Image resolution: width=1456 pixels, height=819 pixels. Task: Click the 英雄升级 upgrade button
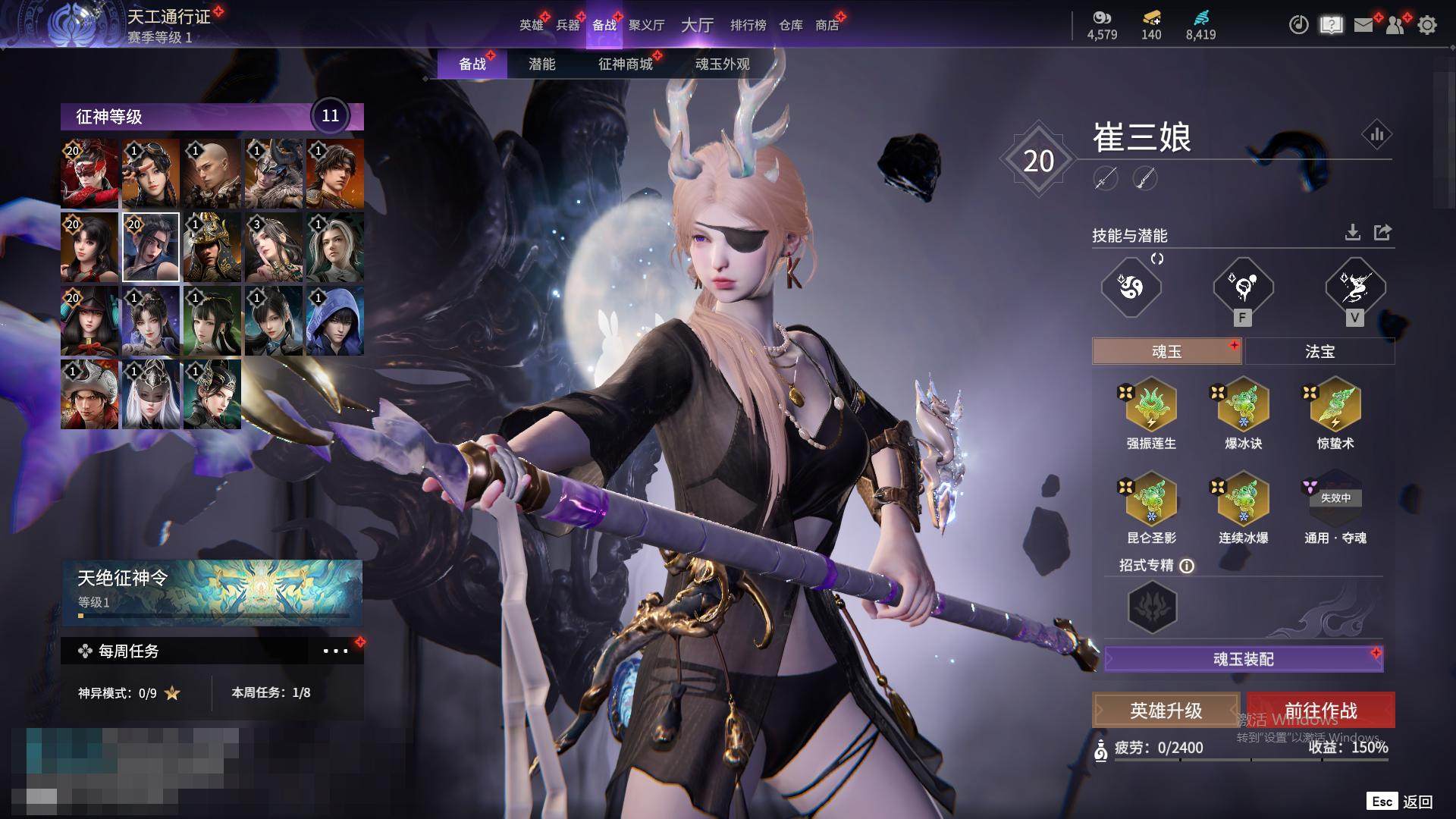tap(1166, 711)
